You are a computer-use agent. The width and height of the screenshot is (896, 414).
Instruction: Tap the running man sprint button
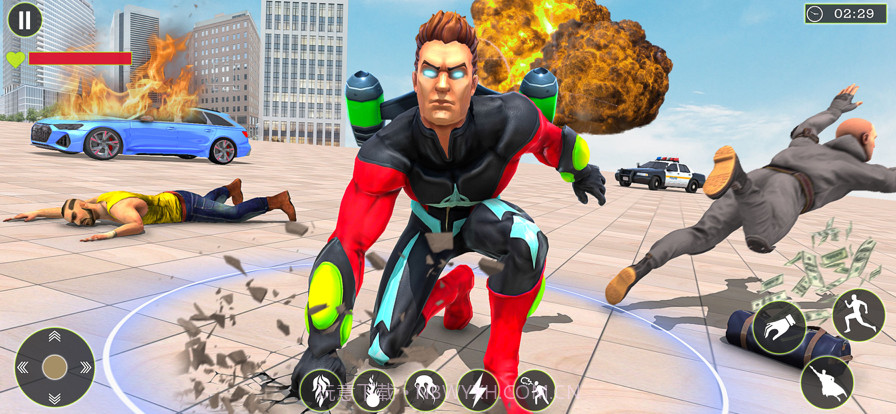pos(859,315)
